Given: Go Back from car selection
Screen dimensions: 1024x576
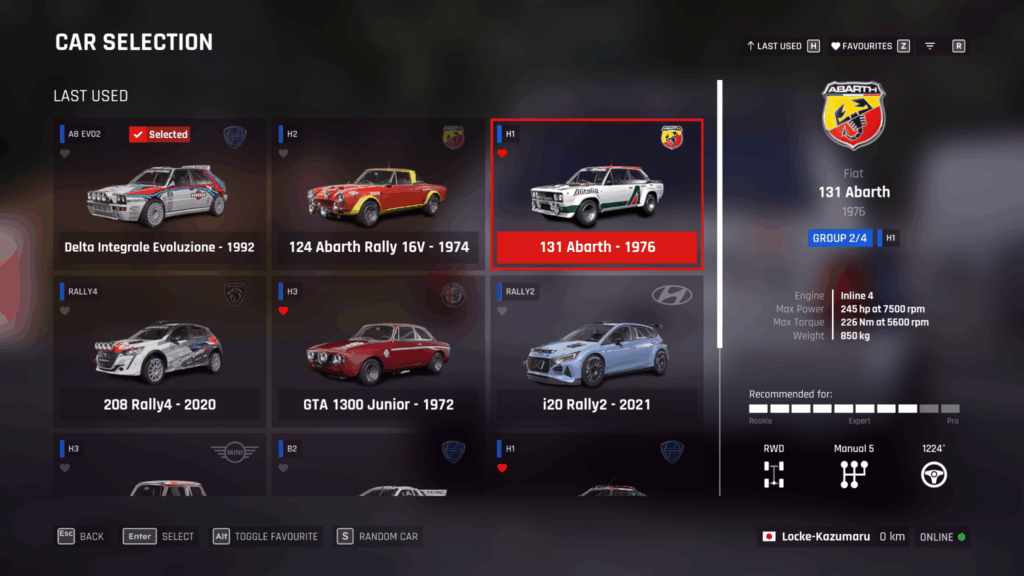Looking at the screenshot, I should 81,536.
